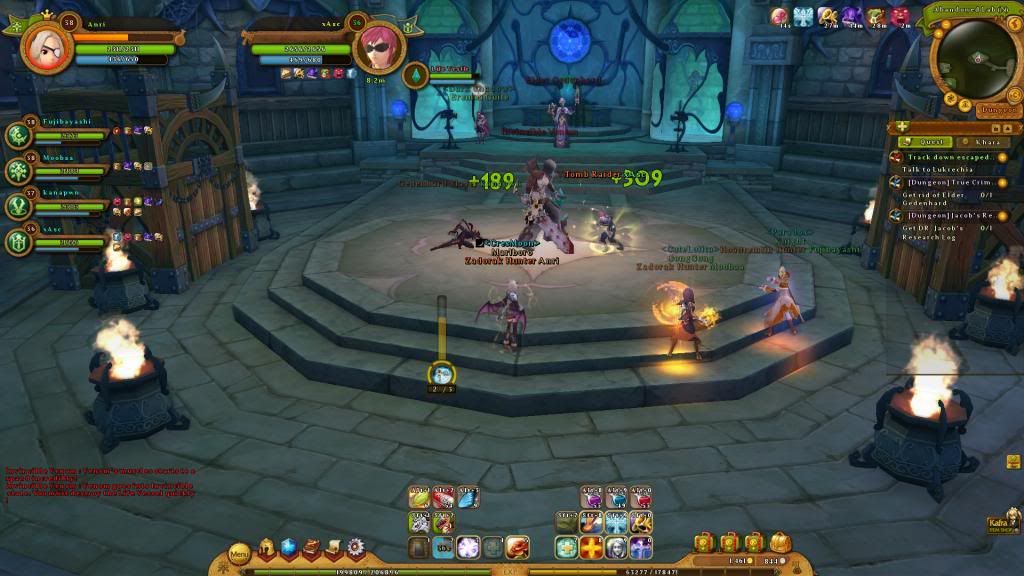The height and width of the screenshot is (576, 1024).
Task: Open the round Menu button
Action: pos(240,553)
